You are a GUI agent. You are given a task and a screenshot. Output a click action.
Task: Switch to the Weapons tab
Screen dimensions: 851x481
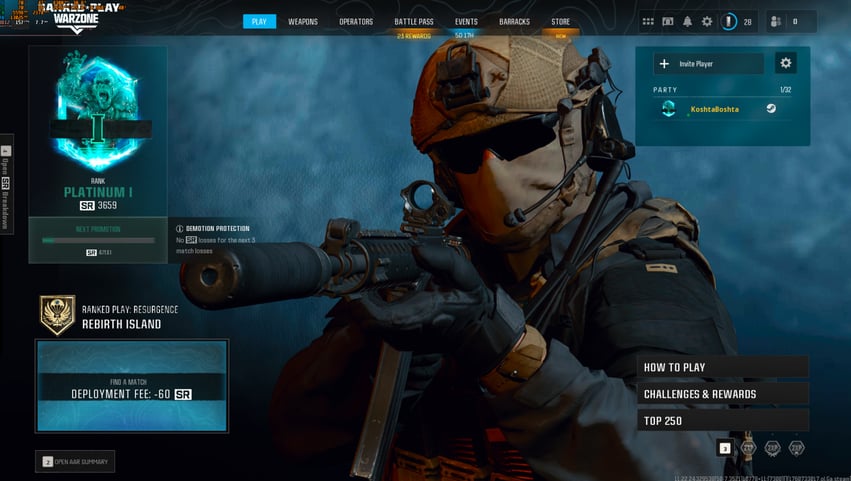coord(303,21)
